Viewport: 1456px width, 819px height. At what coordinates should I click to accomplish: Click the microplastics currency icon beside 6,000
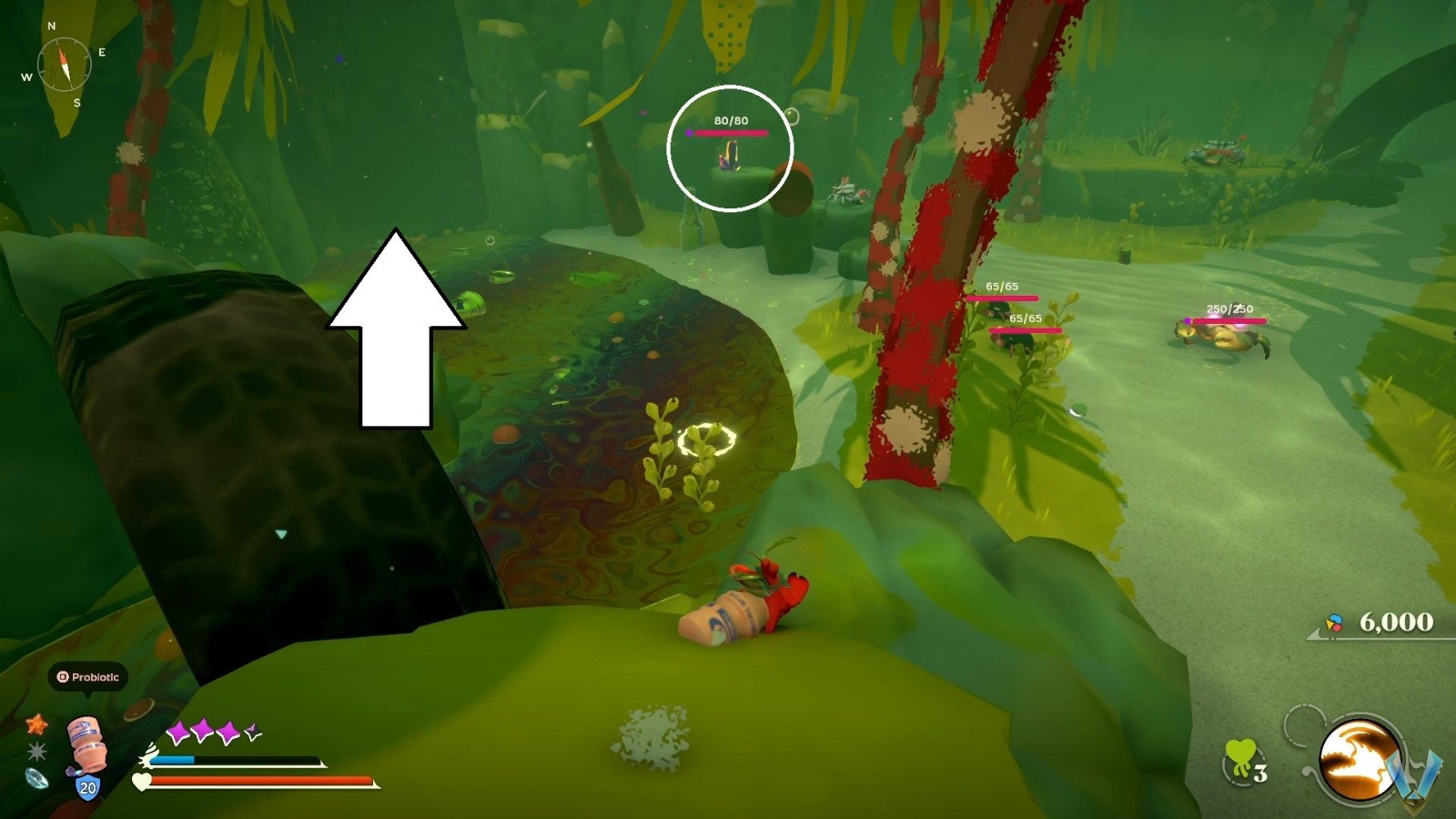coord(1334,622)
